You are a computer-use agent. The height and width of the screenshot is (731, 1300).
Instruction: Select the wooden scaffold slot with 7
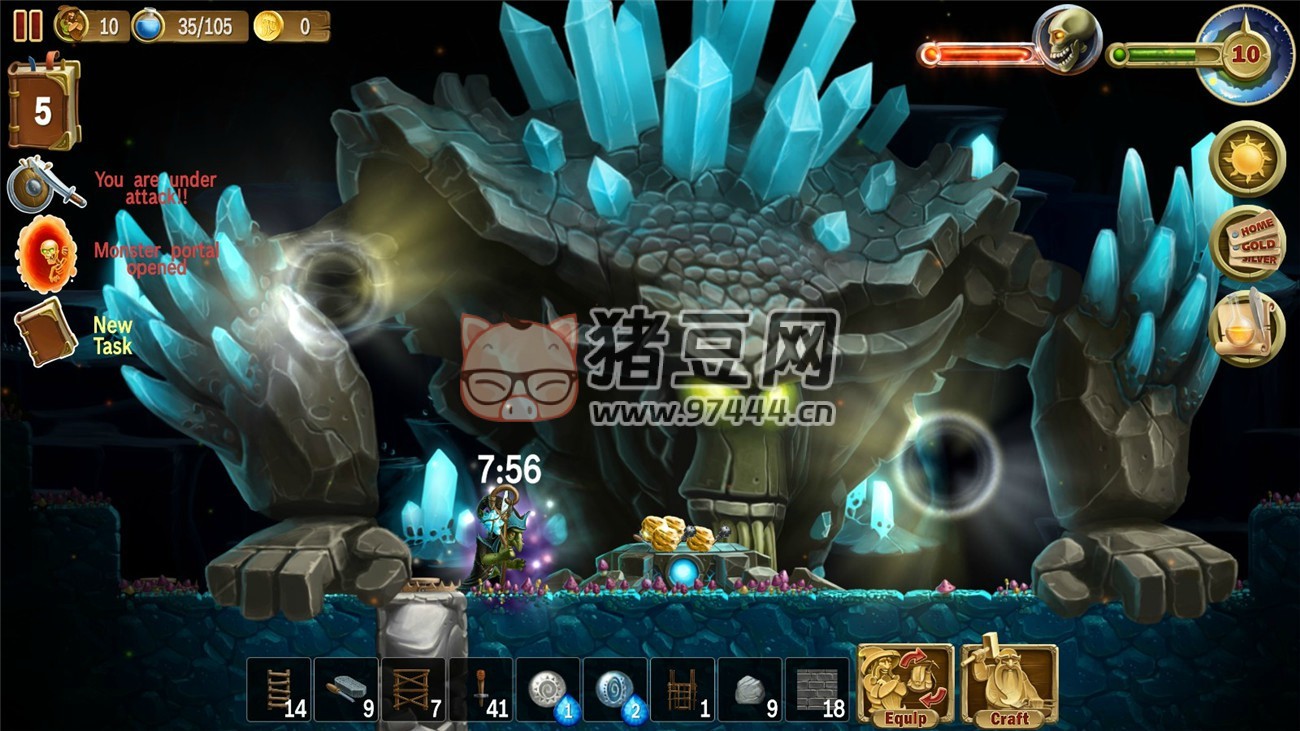[x=414, y=689]
